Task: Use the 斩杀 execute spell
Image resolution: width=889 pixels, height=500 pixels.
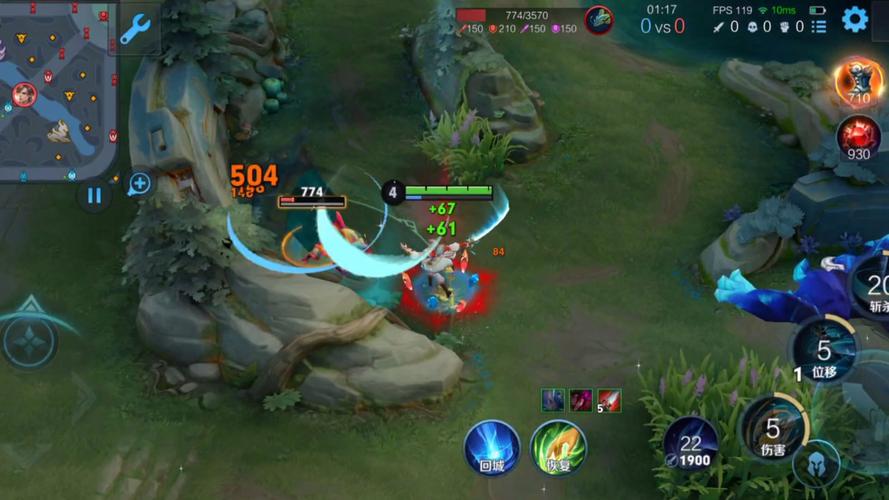Action: (875, 285)
